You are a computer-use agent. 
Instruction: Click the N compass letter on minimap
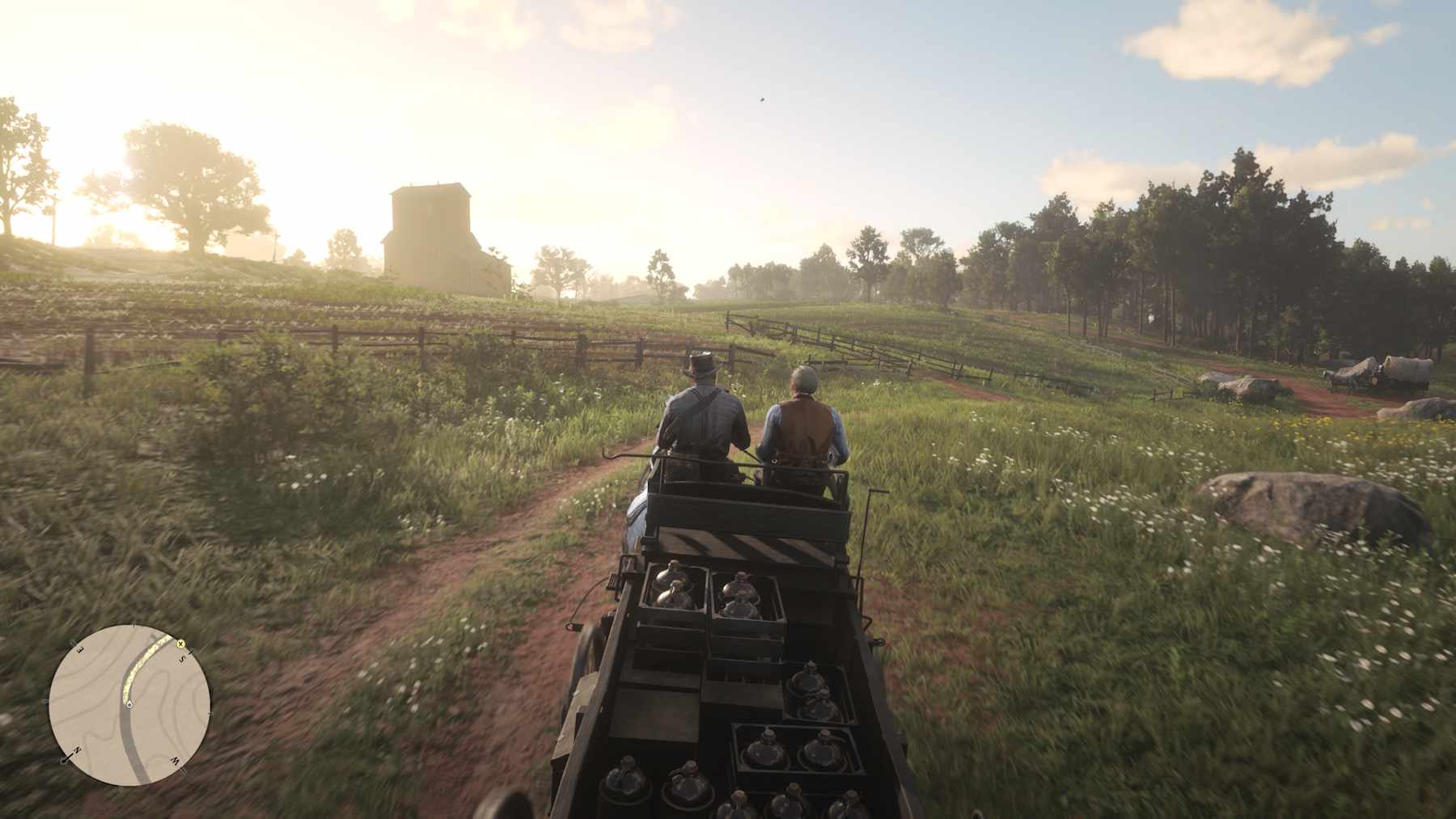(x=78, y=749)
